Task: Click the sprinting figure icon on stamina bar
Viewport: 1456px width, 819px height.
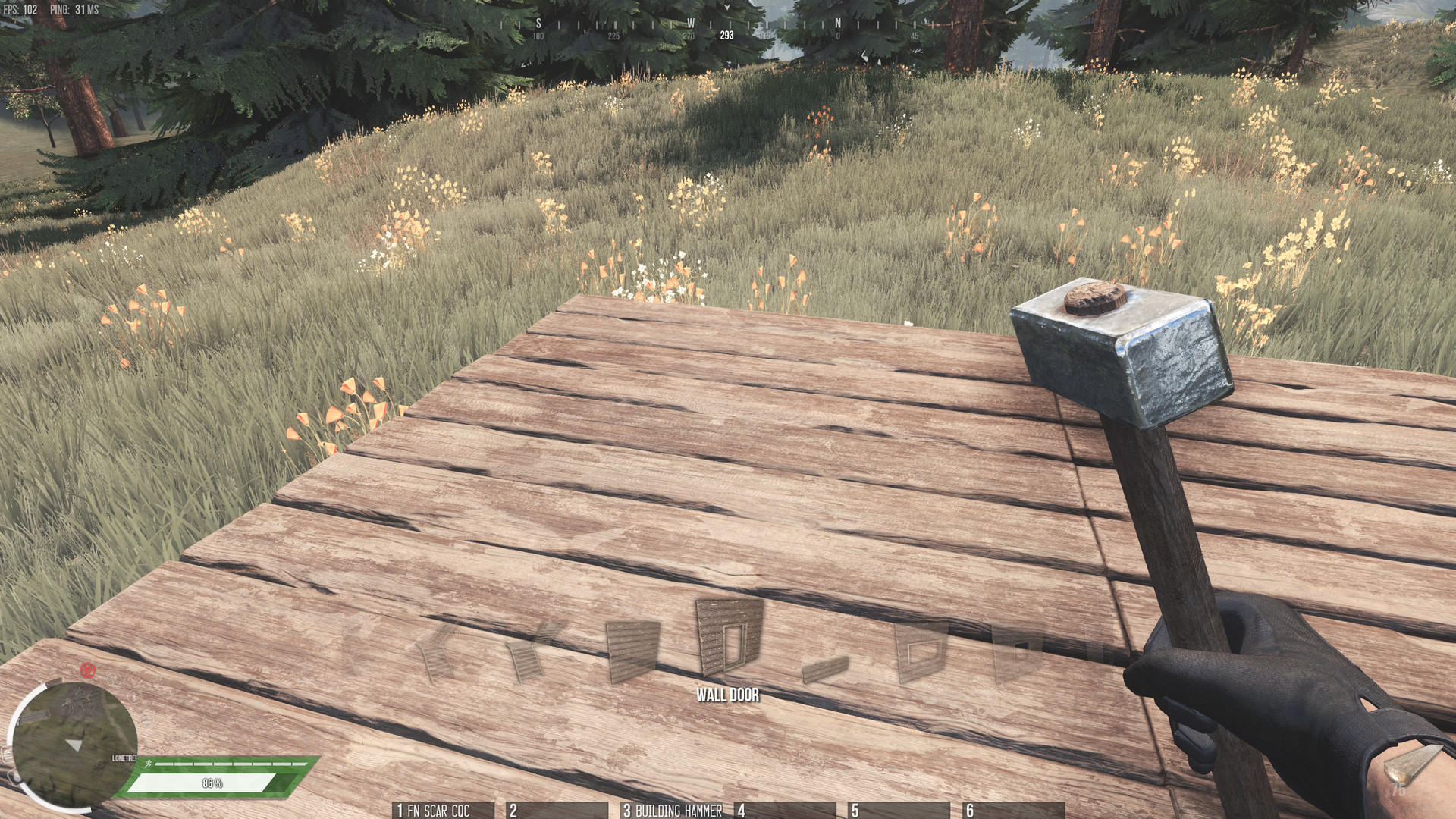Action: point(149,764)
